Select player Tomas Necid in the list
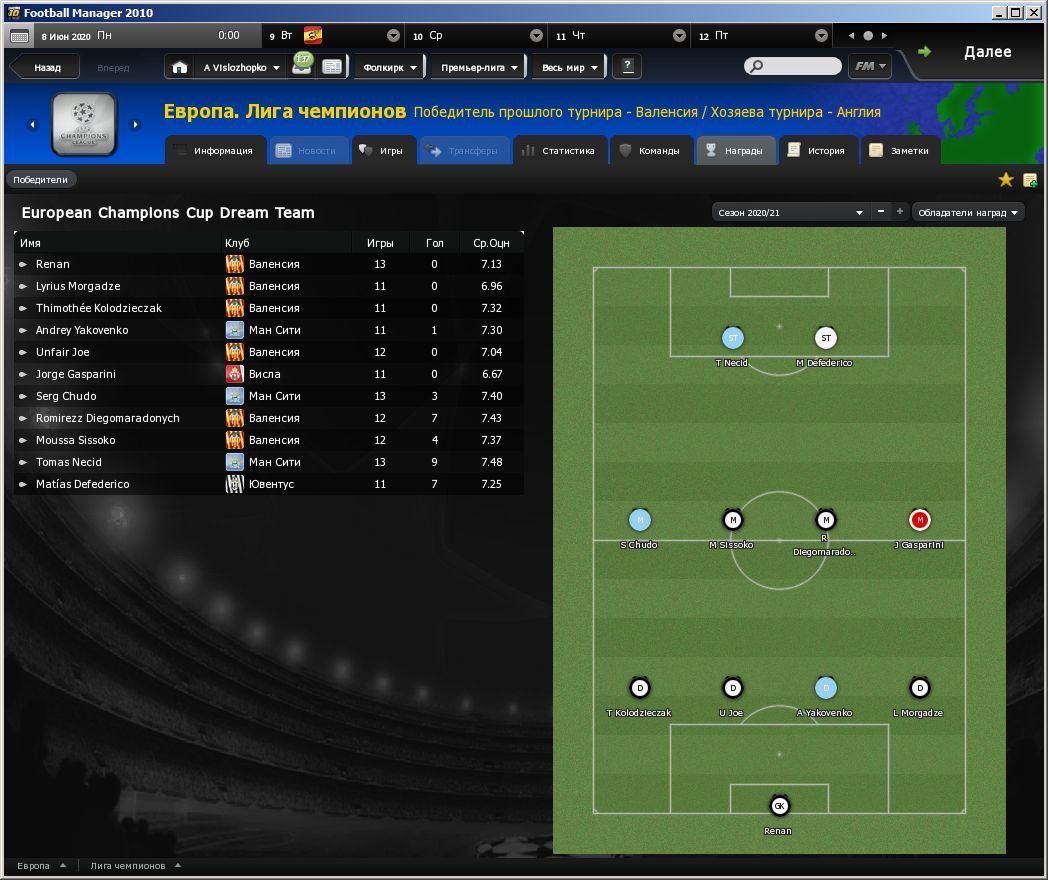This screenshot has height=880, width=1048. pos(68,462)
